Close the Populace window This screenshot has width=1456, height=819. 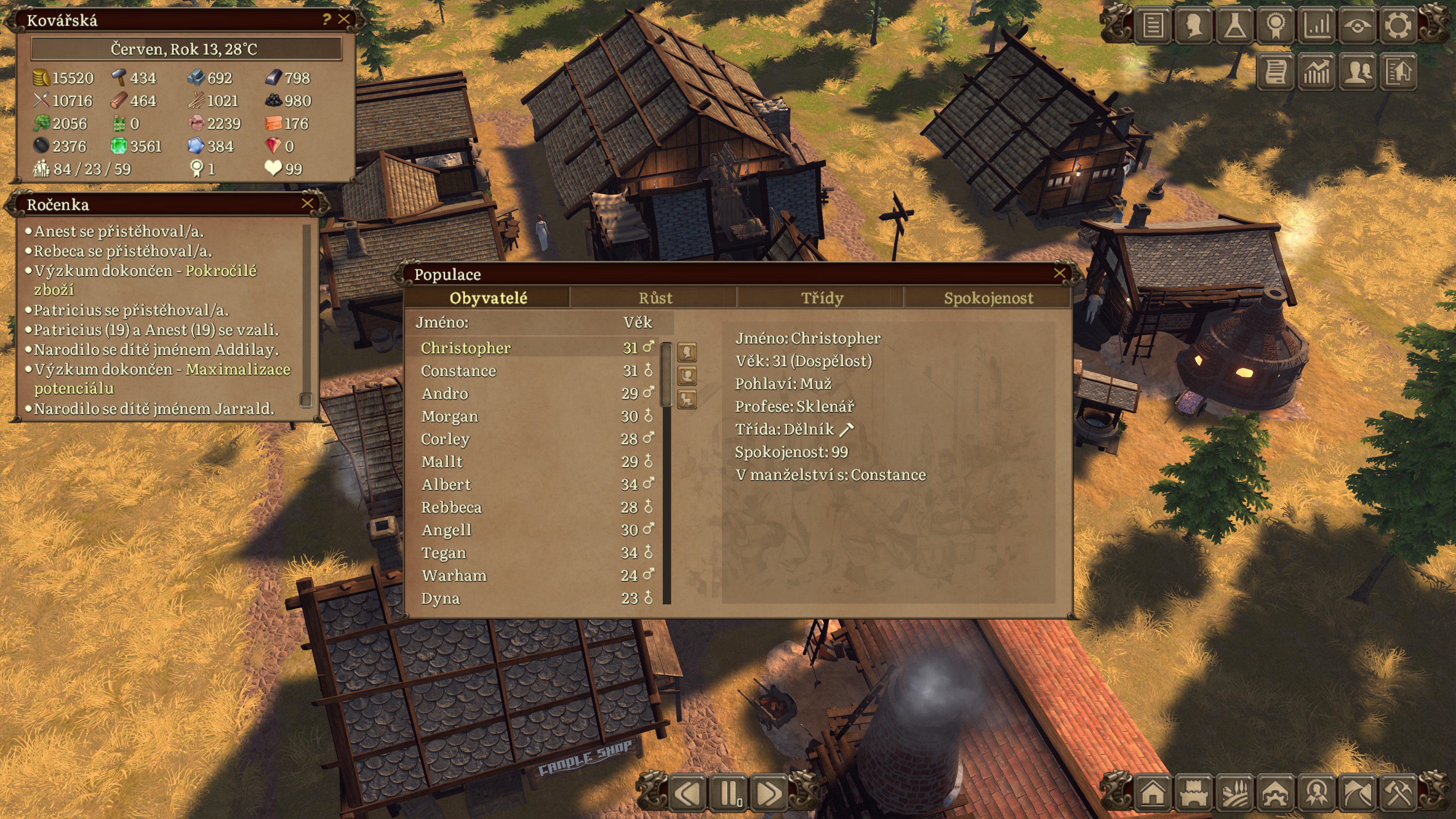point(1059,273)
